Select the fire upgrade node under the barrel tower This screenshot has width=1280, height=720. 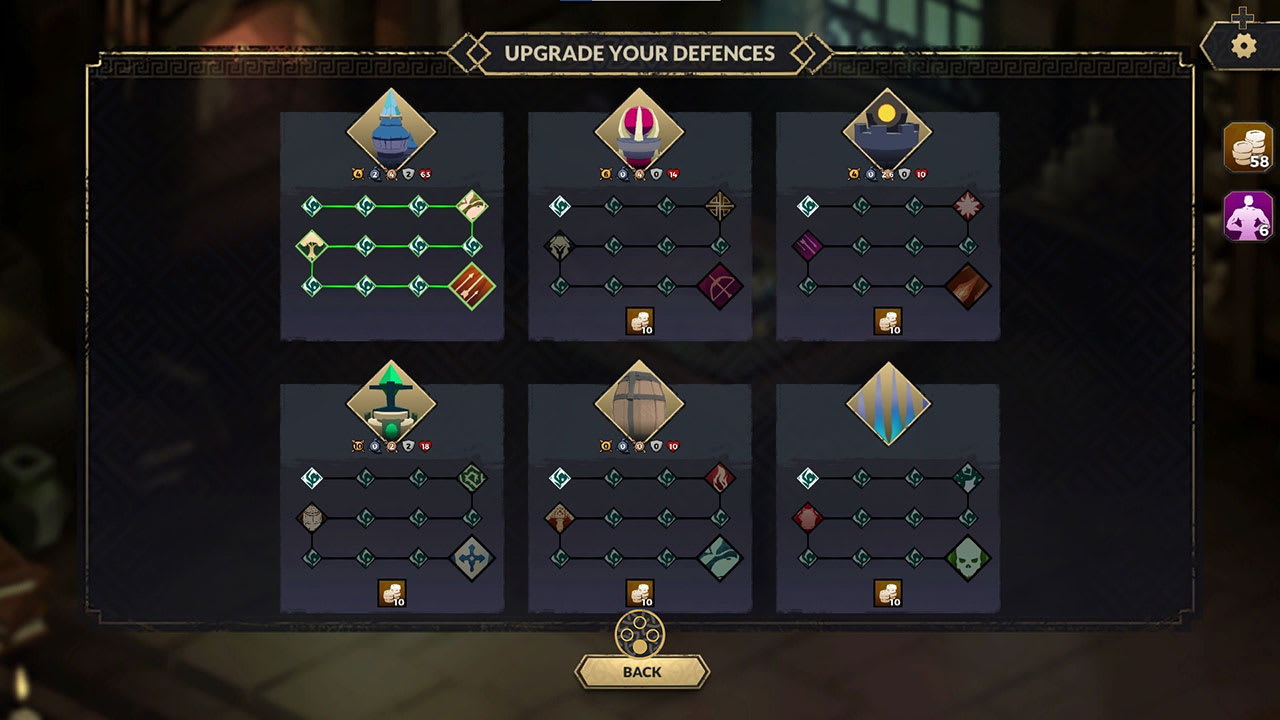click(x=718, y=478)
